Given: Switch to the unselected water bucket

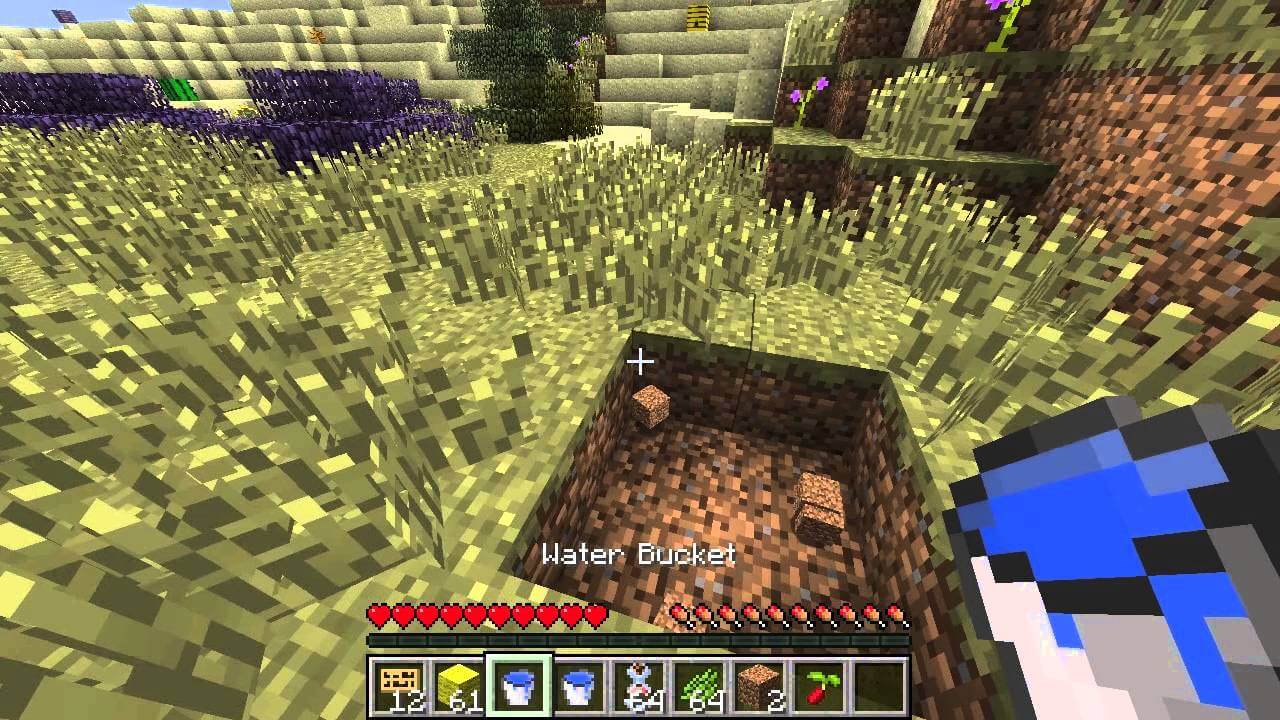Looking at the screenshot, I should [x=578, y=686].
